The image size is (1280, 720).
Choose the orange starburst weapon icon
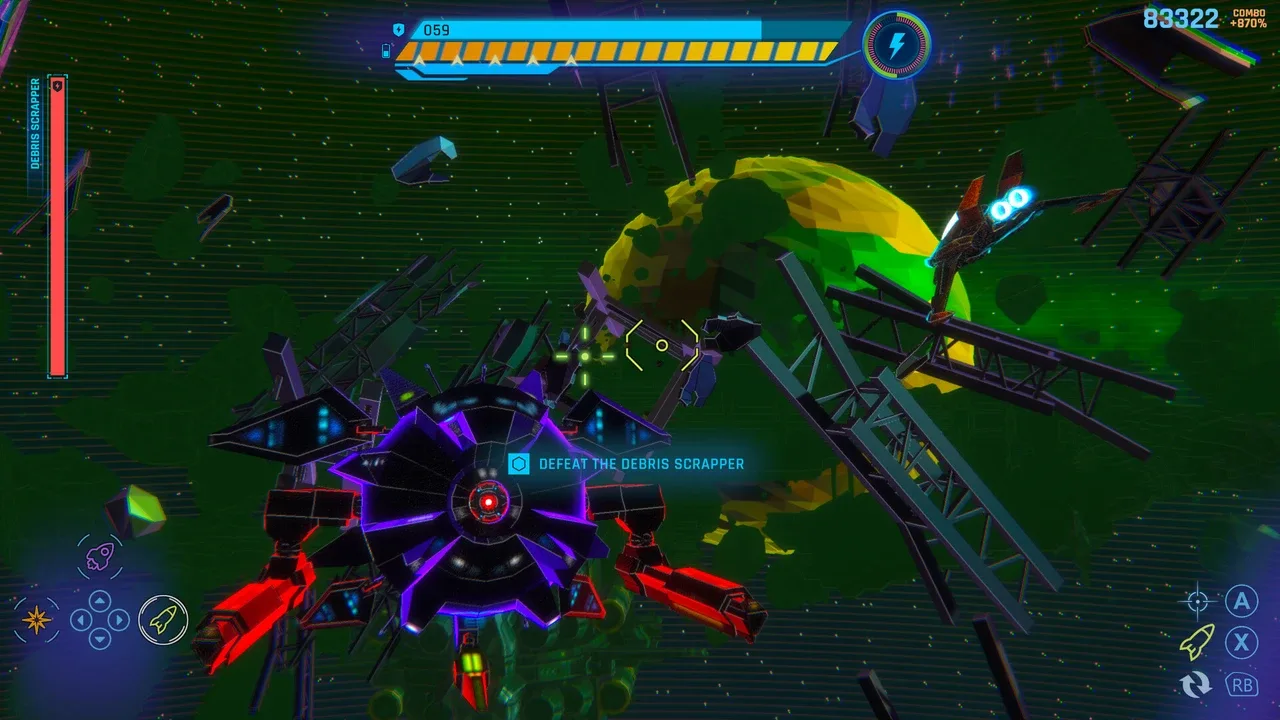pyautogui.click(x=38, y=621)
